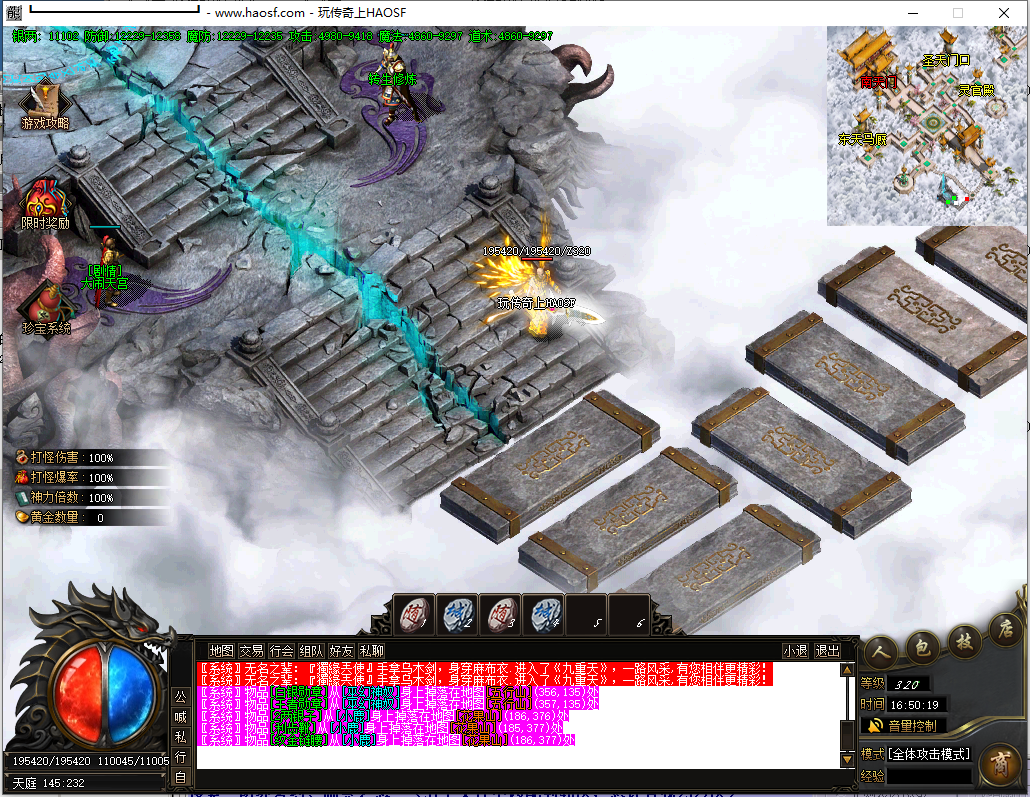The width and height of the screenshot is (1030, 797).
Task: Select the 行会 guild chat tab
Action: click(281, 651)
